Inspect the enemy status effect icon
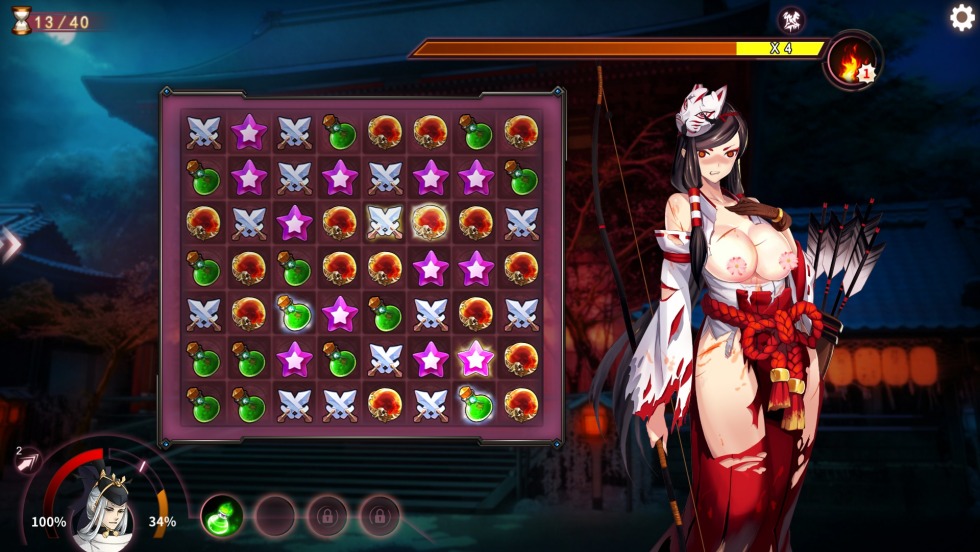980x552 pixels. pos(791,19)
